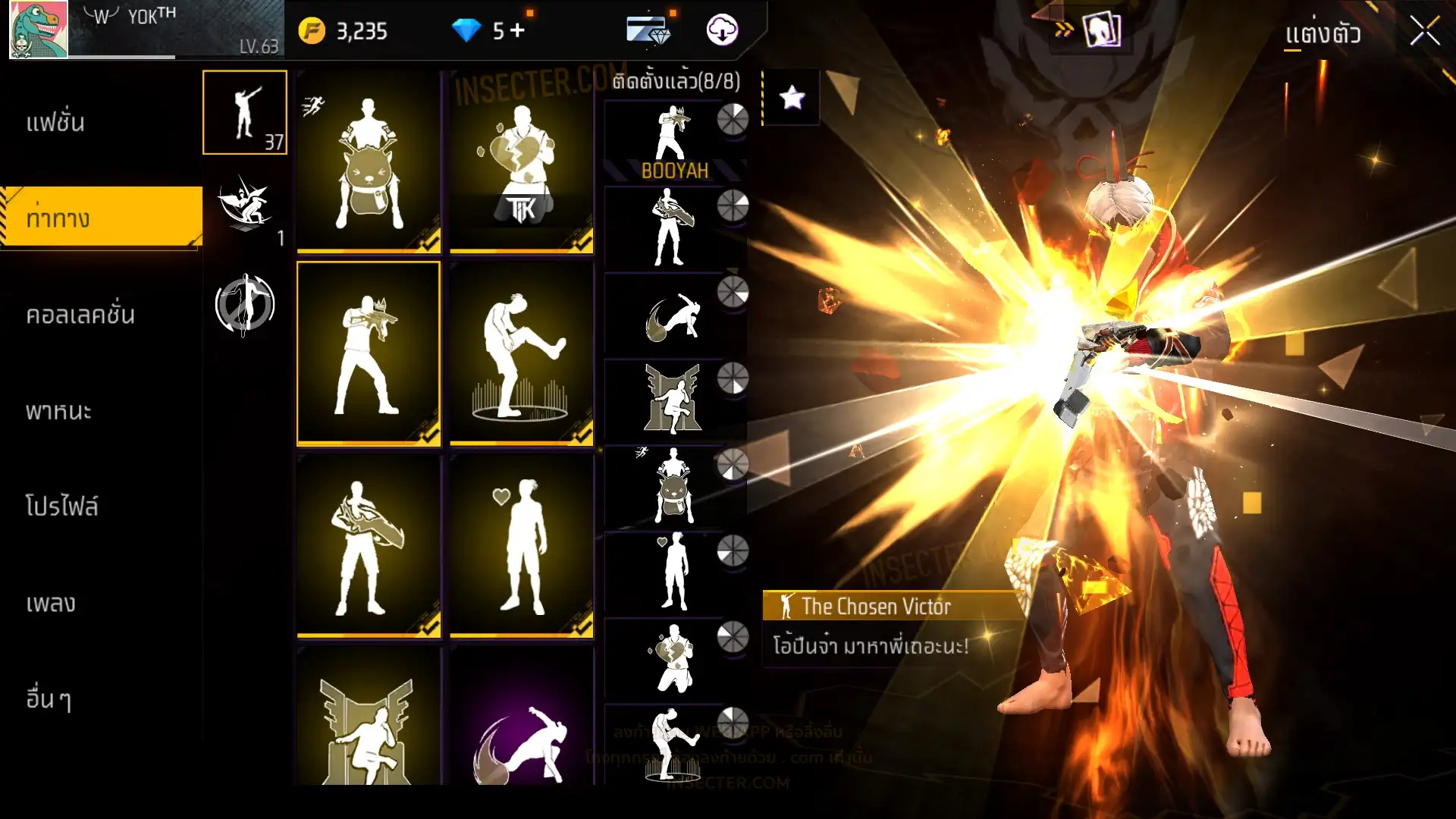Select the kicking dancer emote tile
1456x819 pixels.
tap(522, 353)
